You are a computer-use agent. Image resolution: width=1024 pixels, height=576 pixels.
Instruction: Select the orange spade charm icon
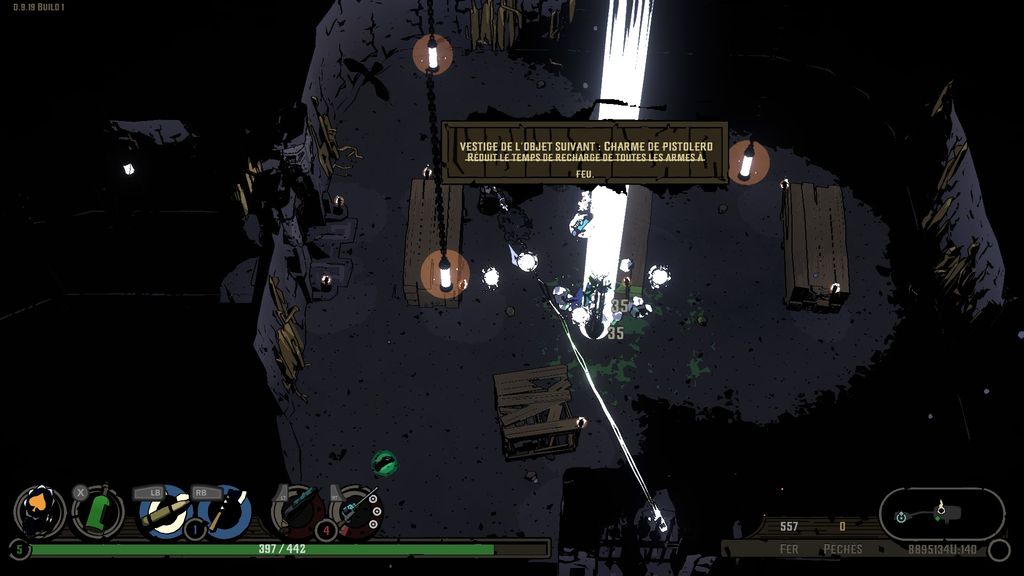[x=40, y=510]
